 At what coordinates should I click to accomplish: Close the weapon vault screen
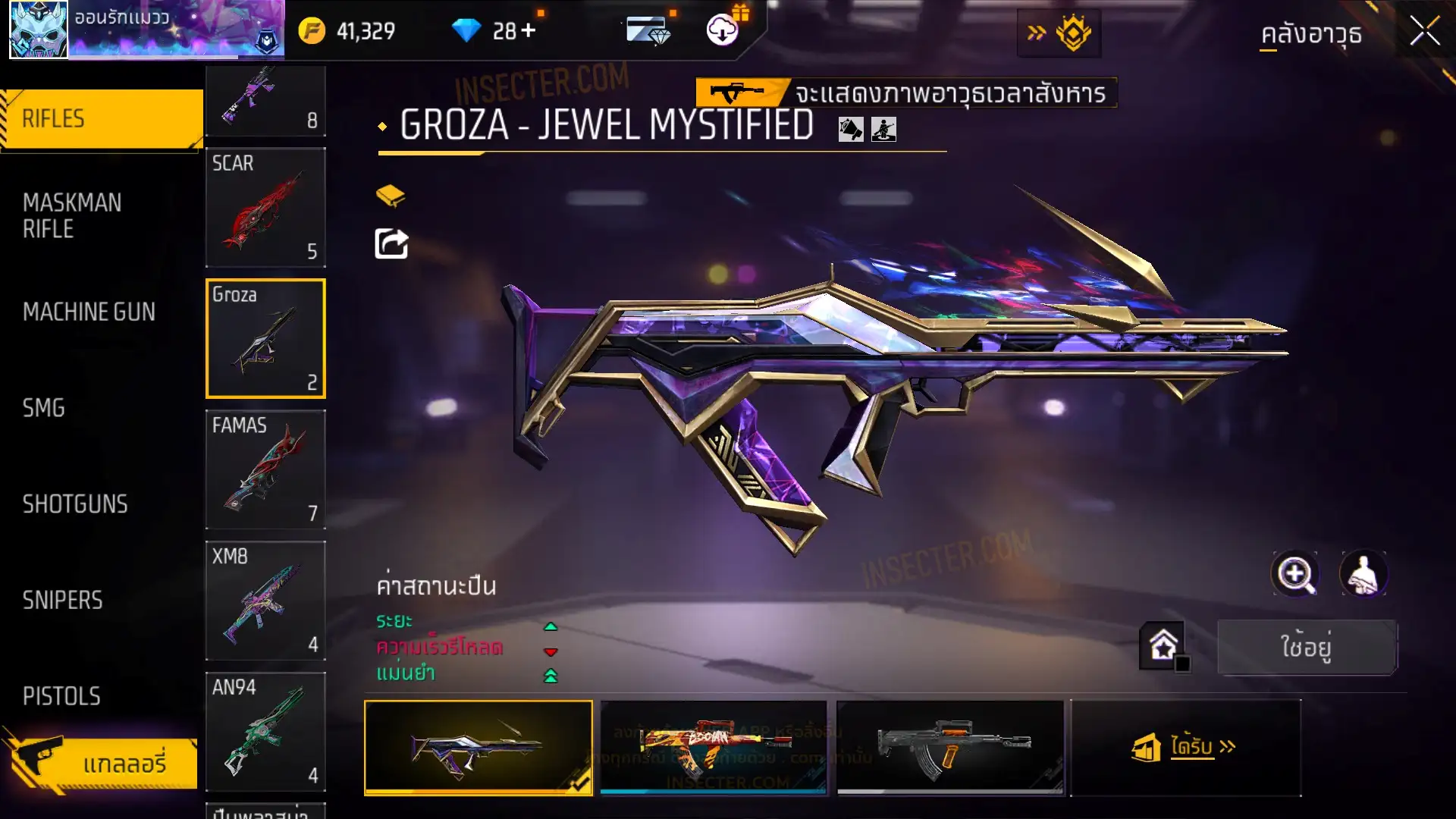click(x=1424, y=32)
